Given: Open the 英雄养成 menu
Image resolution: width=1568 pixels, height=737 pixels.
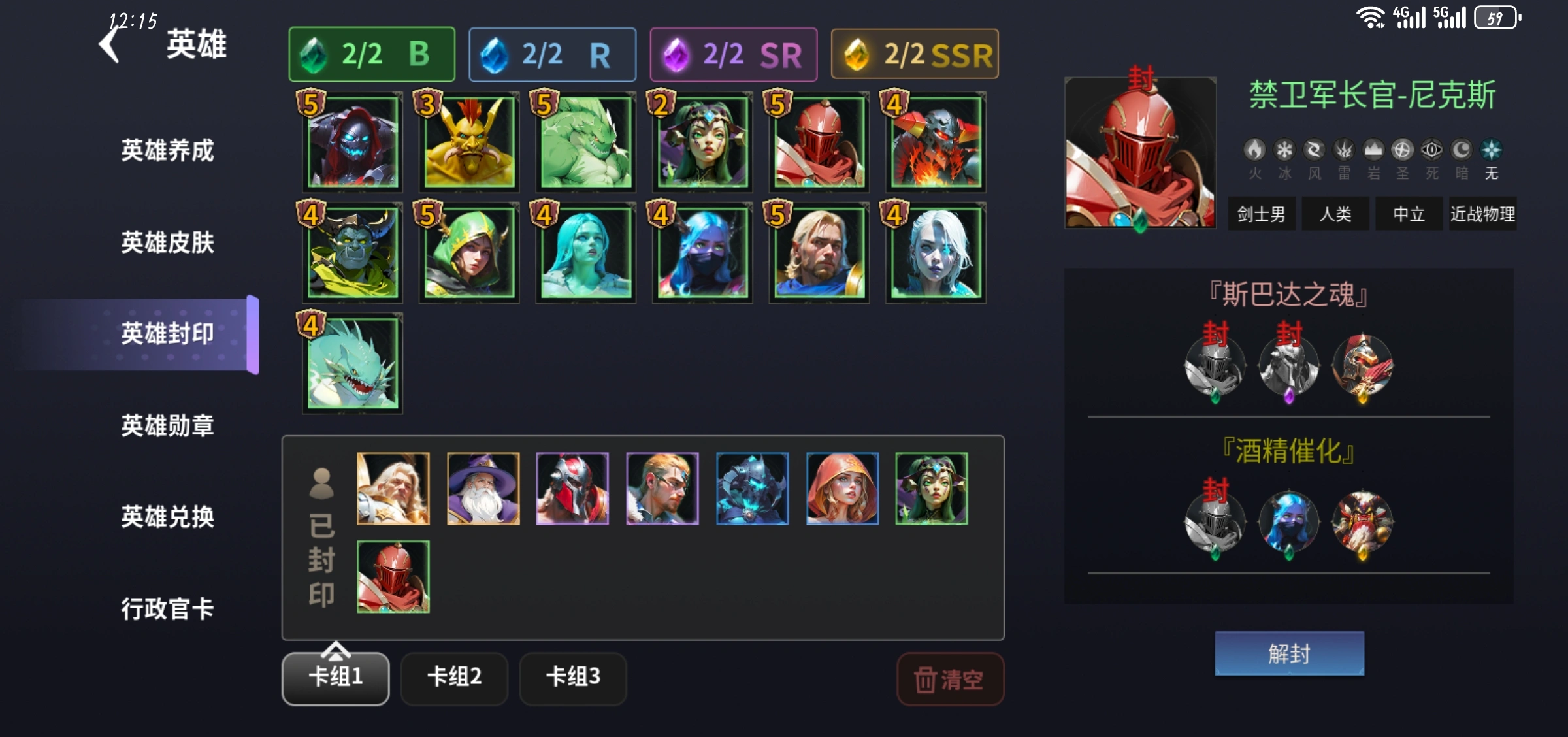Looking at the screenshot, I should (167, 150).
